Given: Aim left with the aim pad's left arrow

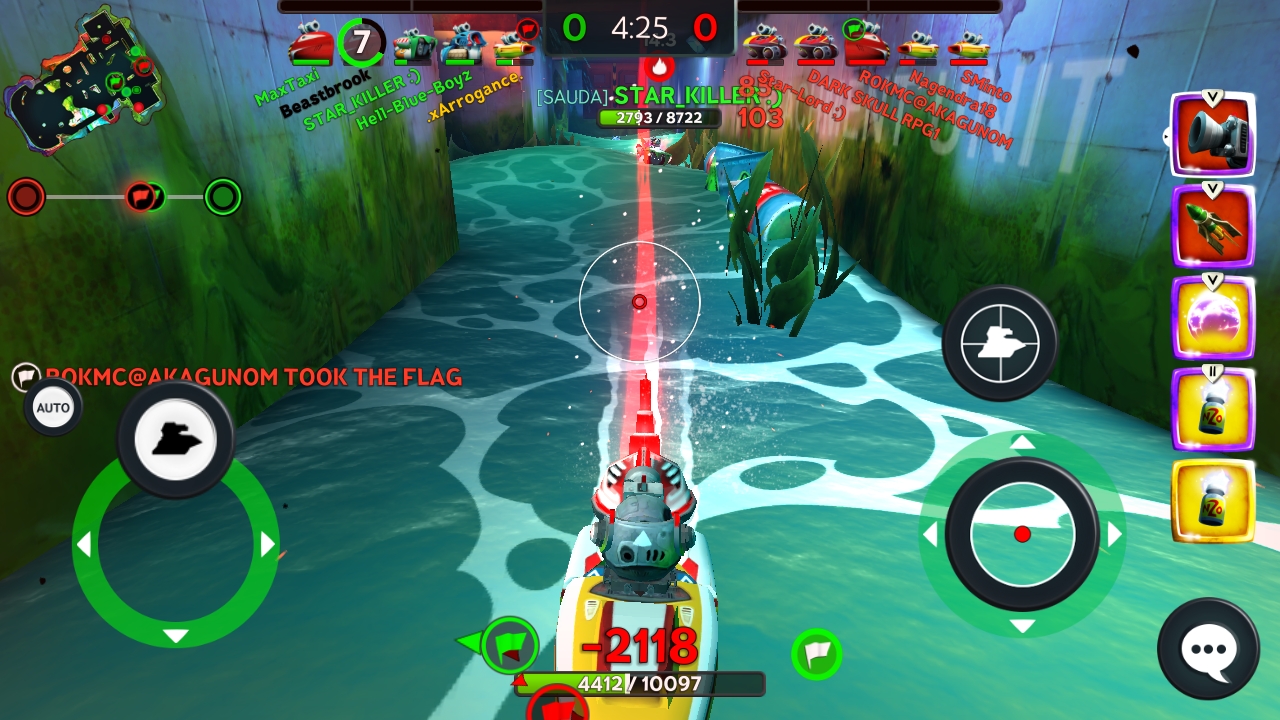Looking at the screenshot, I should [930, 534].
